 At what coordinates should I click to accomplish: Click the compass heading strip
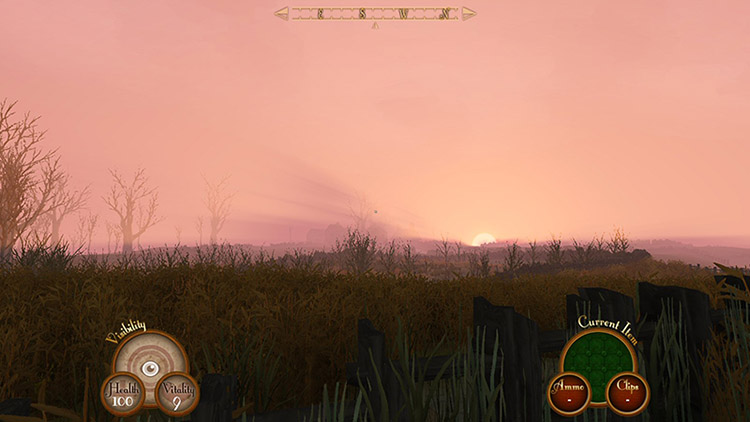(375, 13)
